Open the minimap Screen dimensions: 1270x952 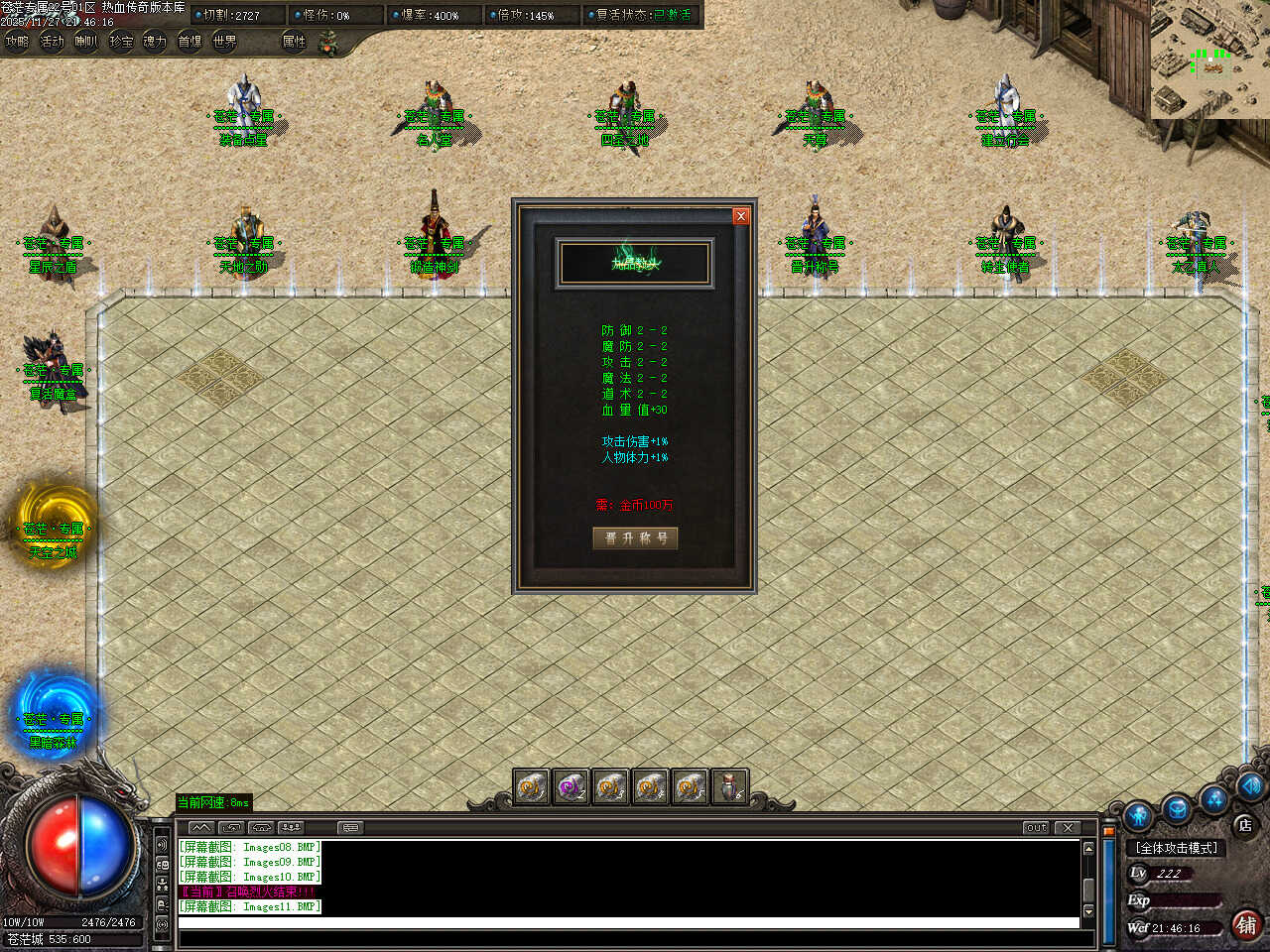click(1209, 59)
